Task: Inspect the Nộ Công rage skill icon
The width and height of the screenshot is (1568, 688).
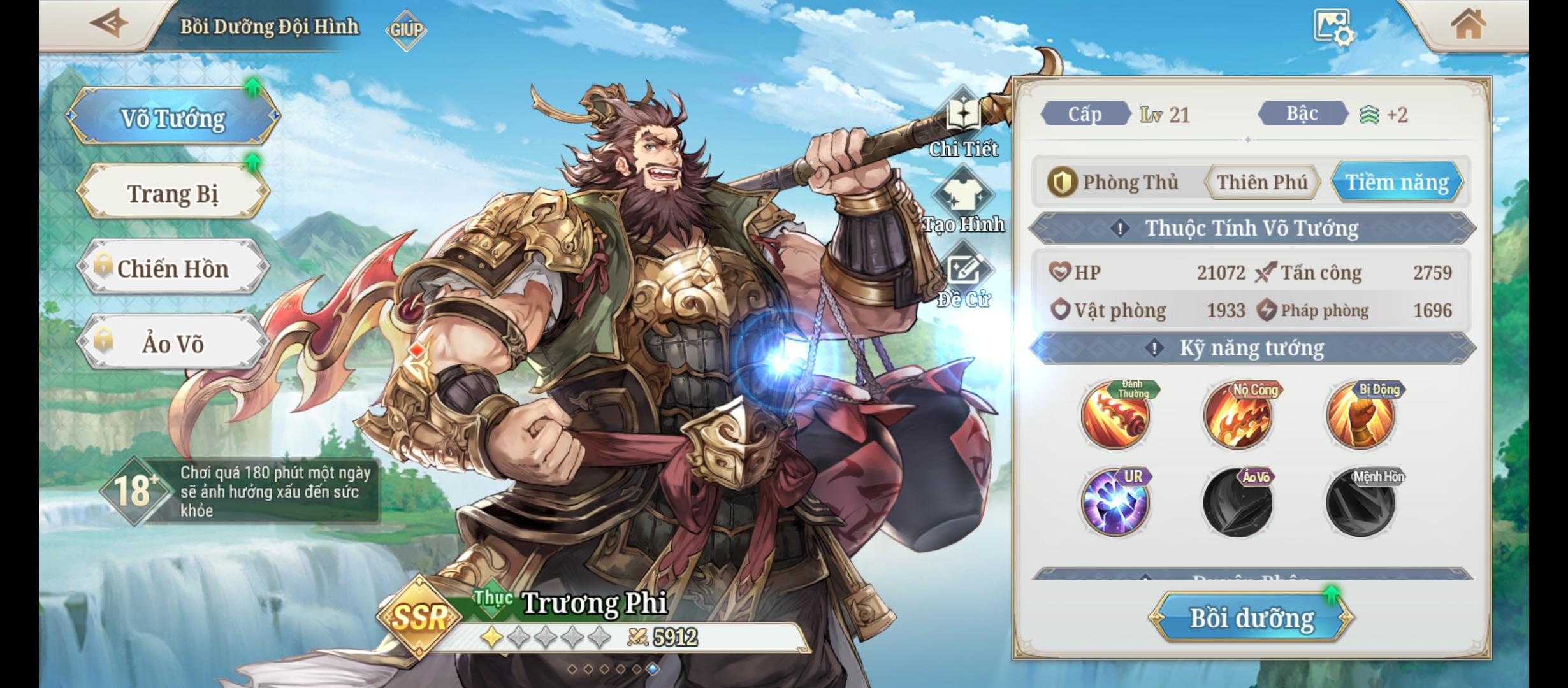Action: click(x=1238, y=416)
